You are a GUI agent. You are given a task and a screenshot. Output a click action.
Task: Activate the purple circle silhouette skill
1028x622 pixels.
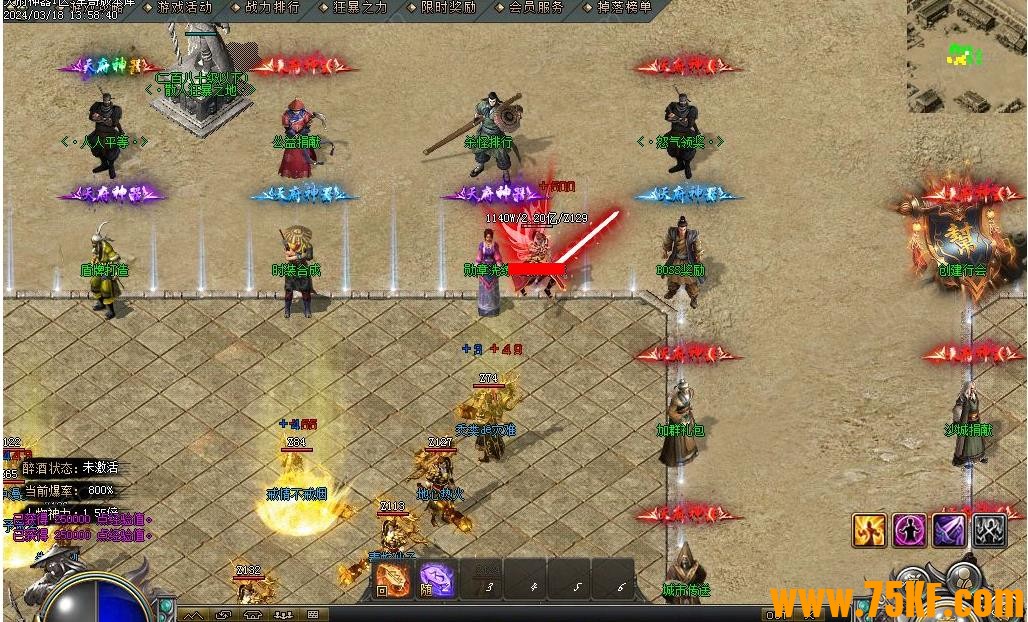click(x=909, y=530)
